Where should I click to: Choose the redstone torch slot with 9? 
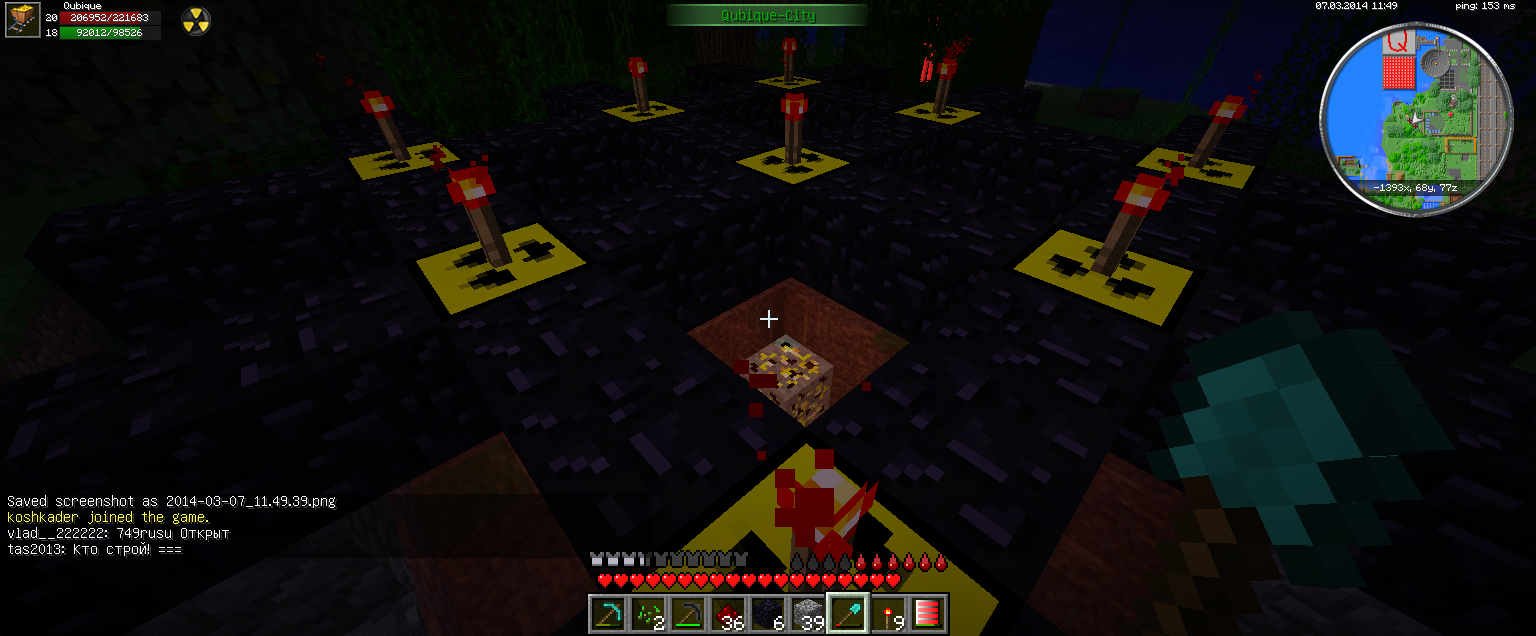click(x=887, y=613)
